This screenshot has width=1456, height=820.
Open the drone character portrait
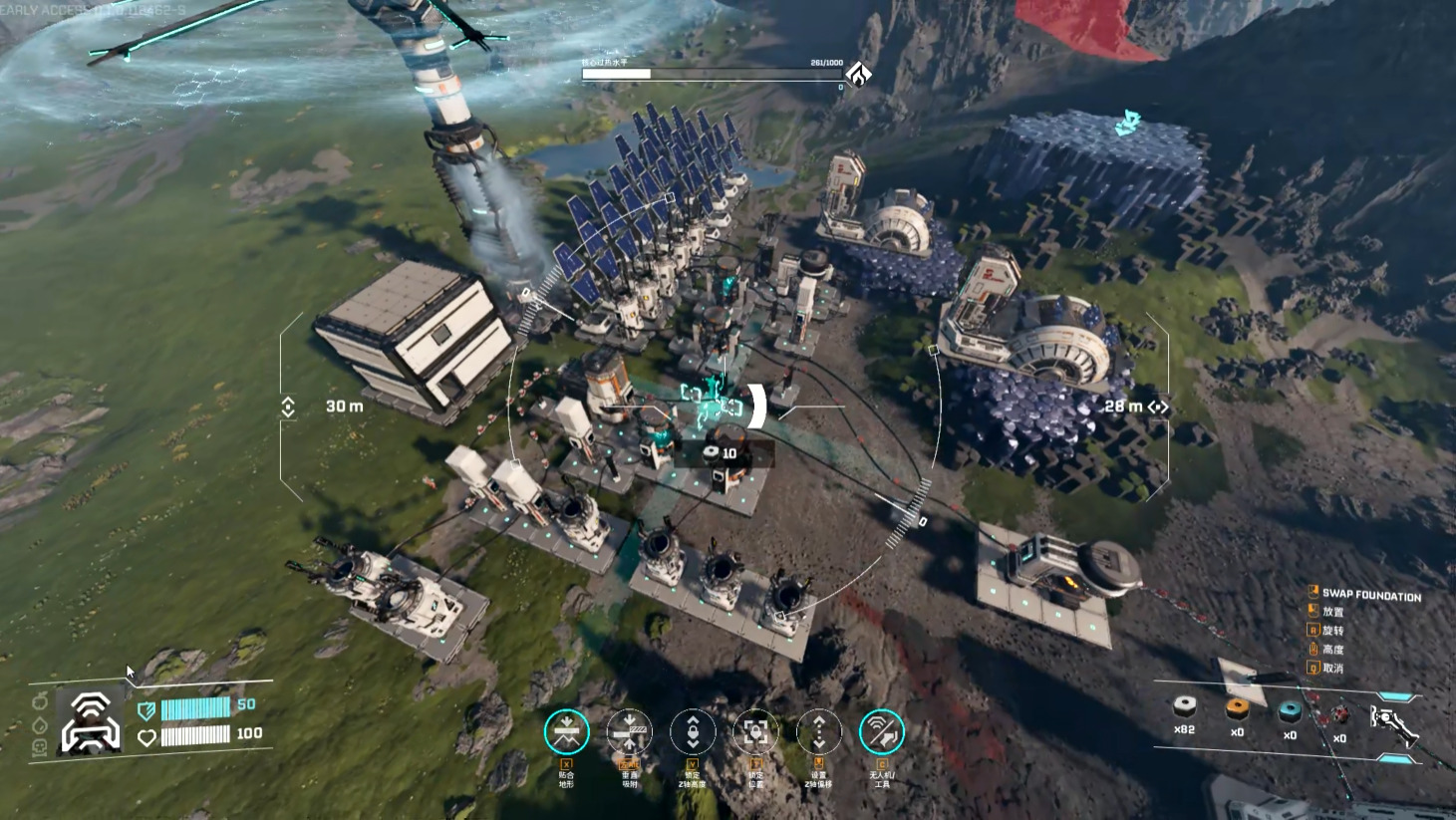90,721
